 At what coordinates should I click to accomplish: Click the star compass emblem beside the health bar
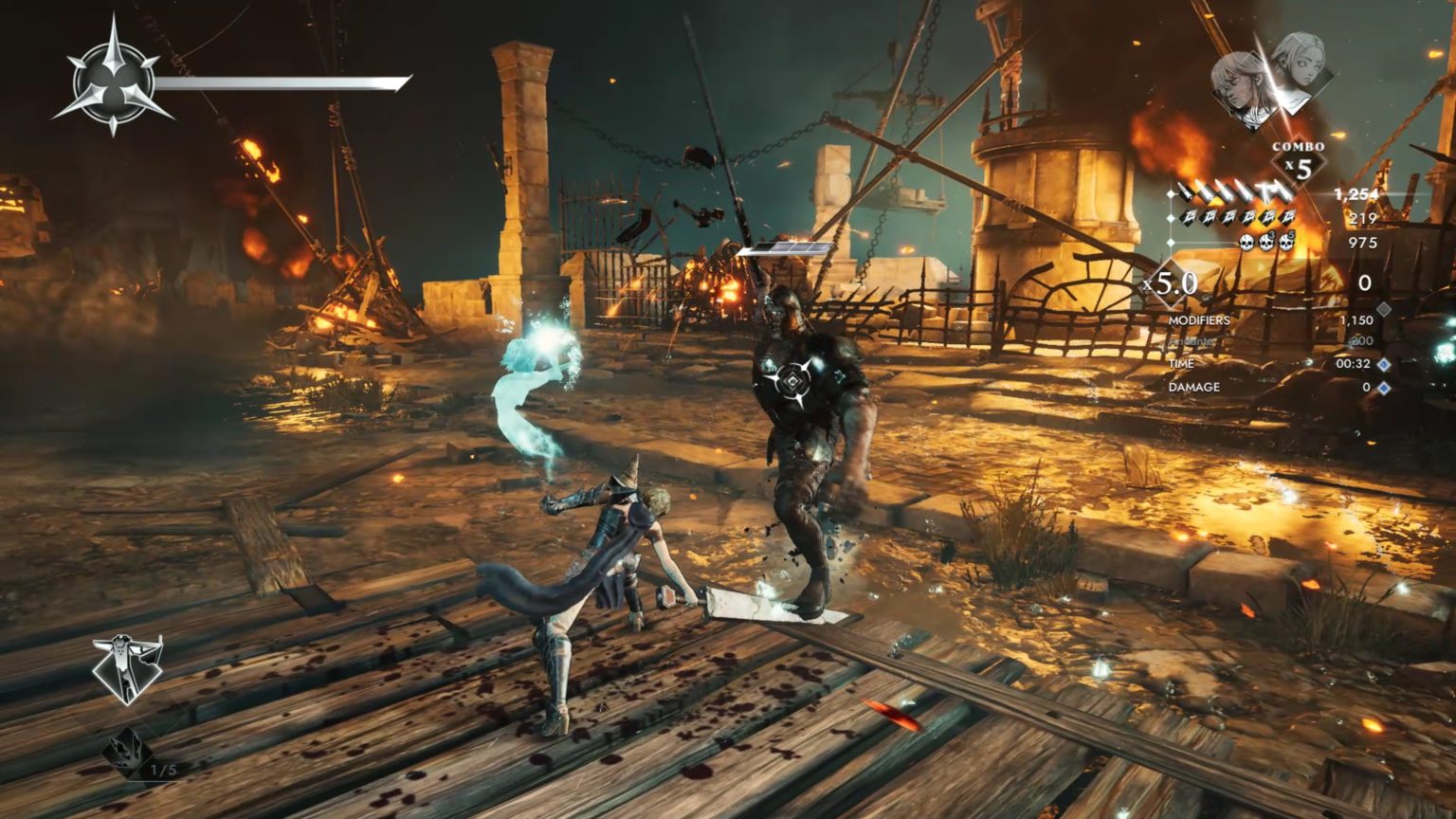point(113,79)
